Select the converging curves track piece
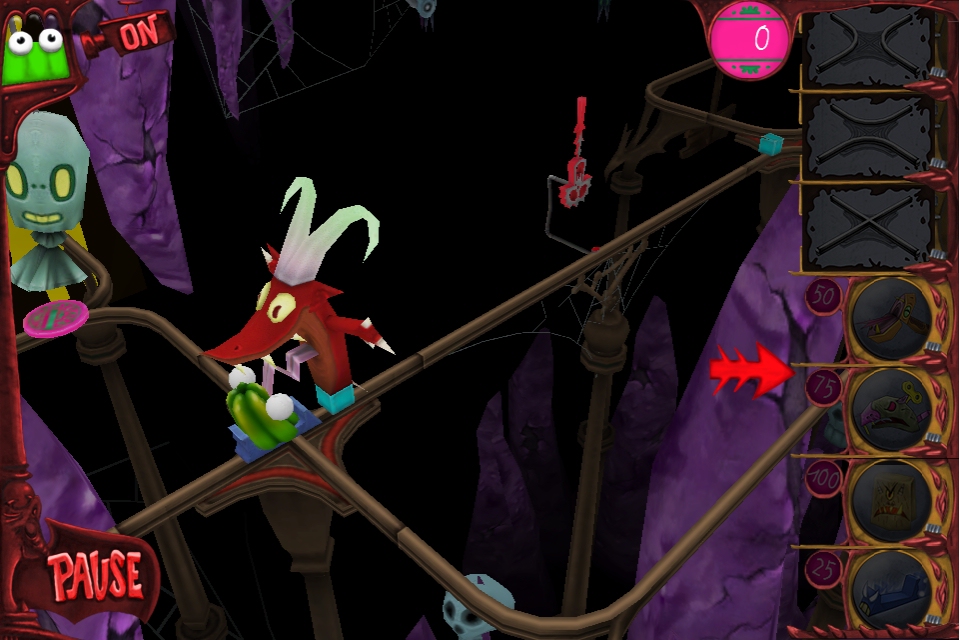 click(x=869, y=46)
